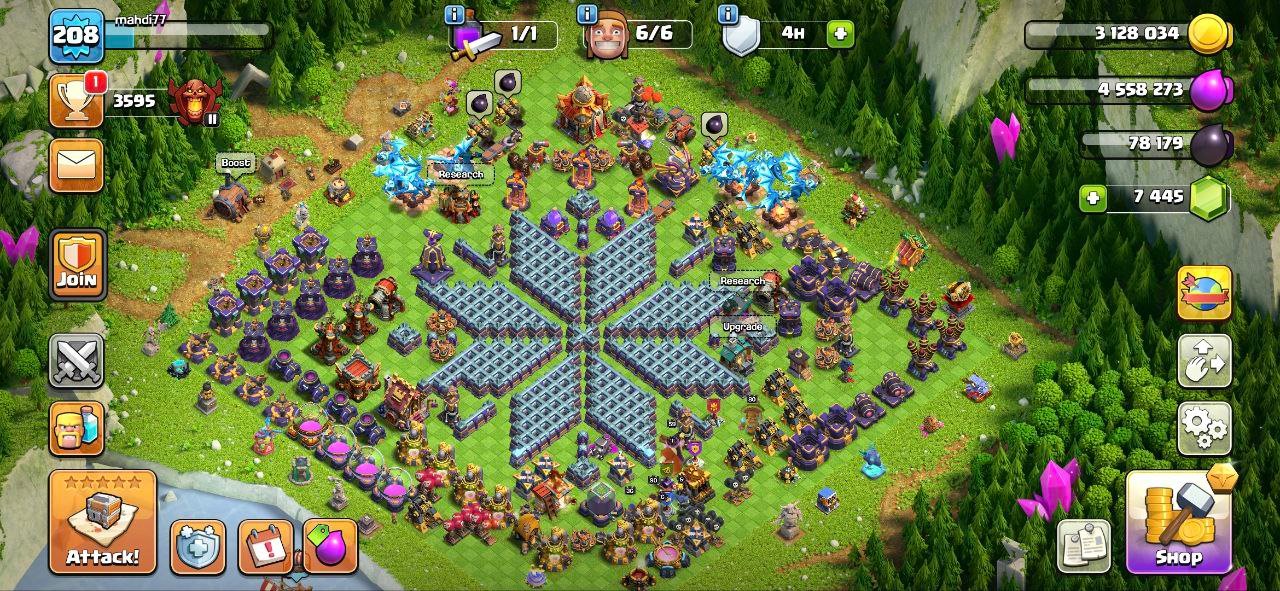Open the crossed swords button
The image size is (1280, 591).
(x=77, y=360)
